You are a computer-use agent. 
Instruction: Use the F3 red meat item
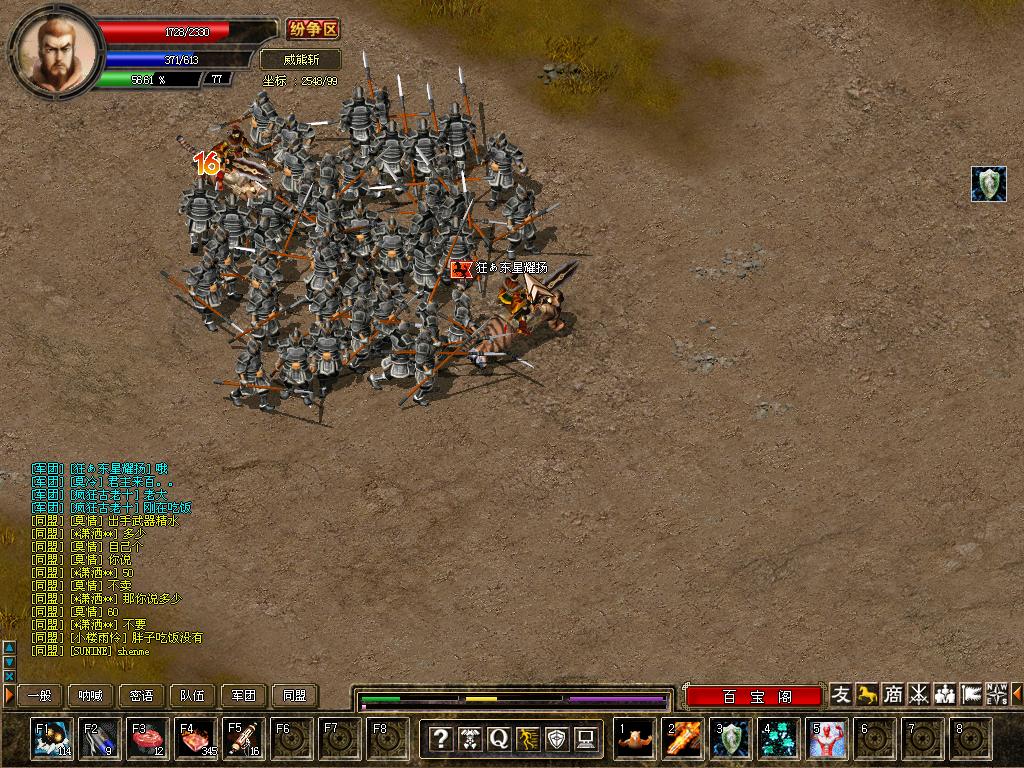147,738
